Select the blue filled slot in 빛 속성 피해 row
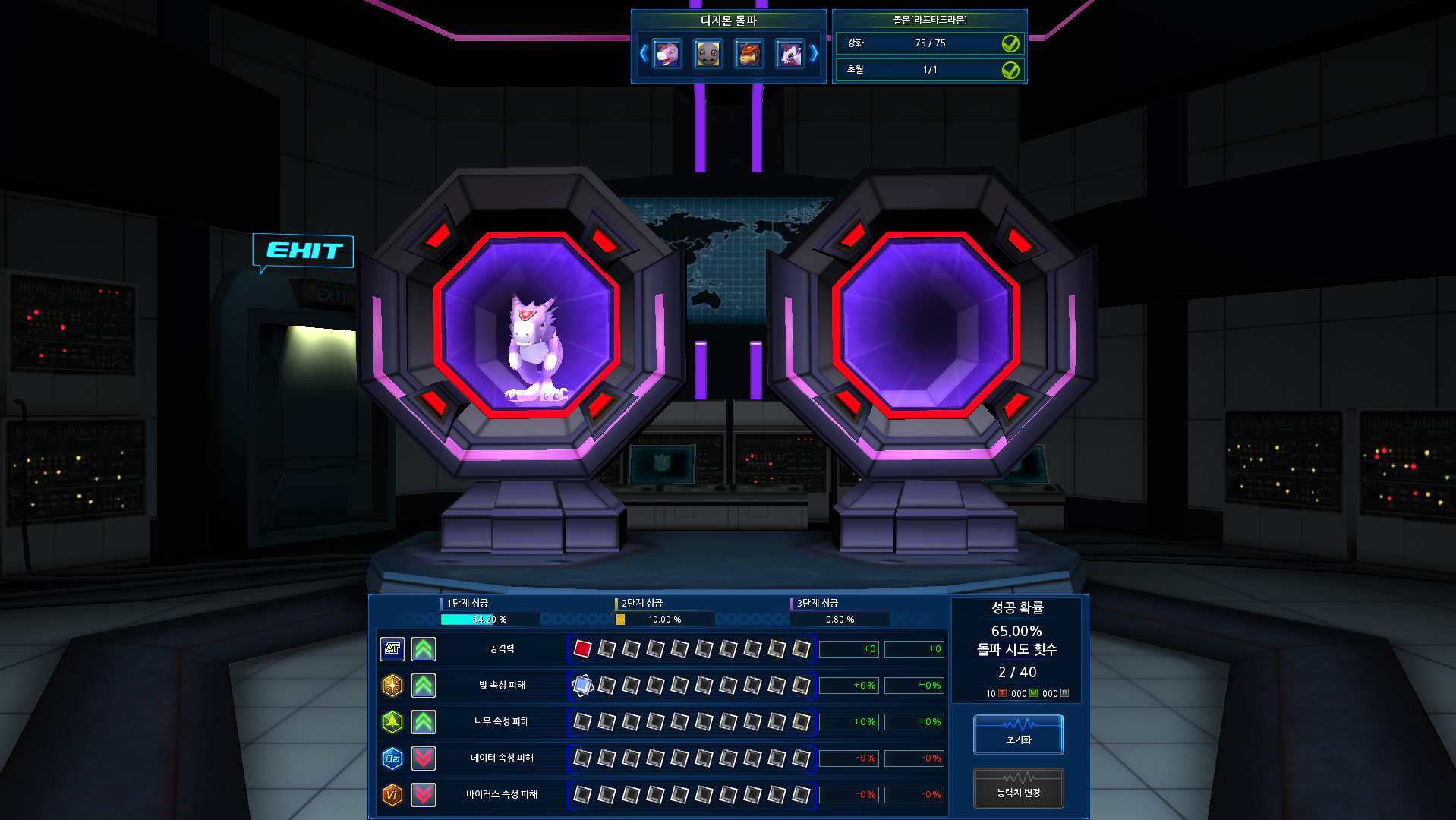The image size is (1456, 820). 582,685
